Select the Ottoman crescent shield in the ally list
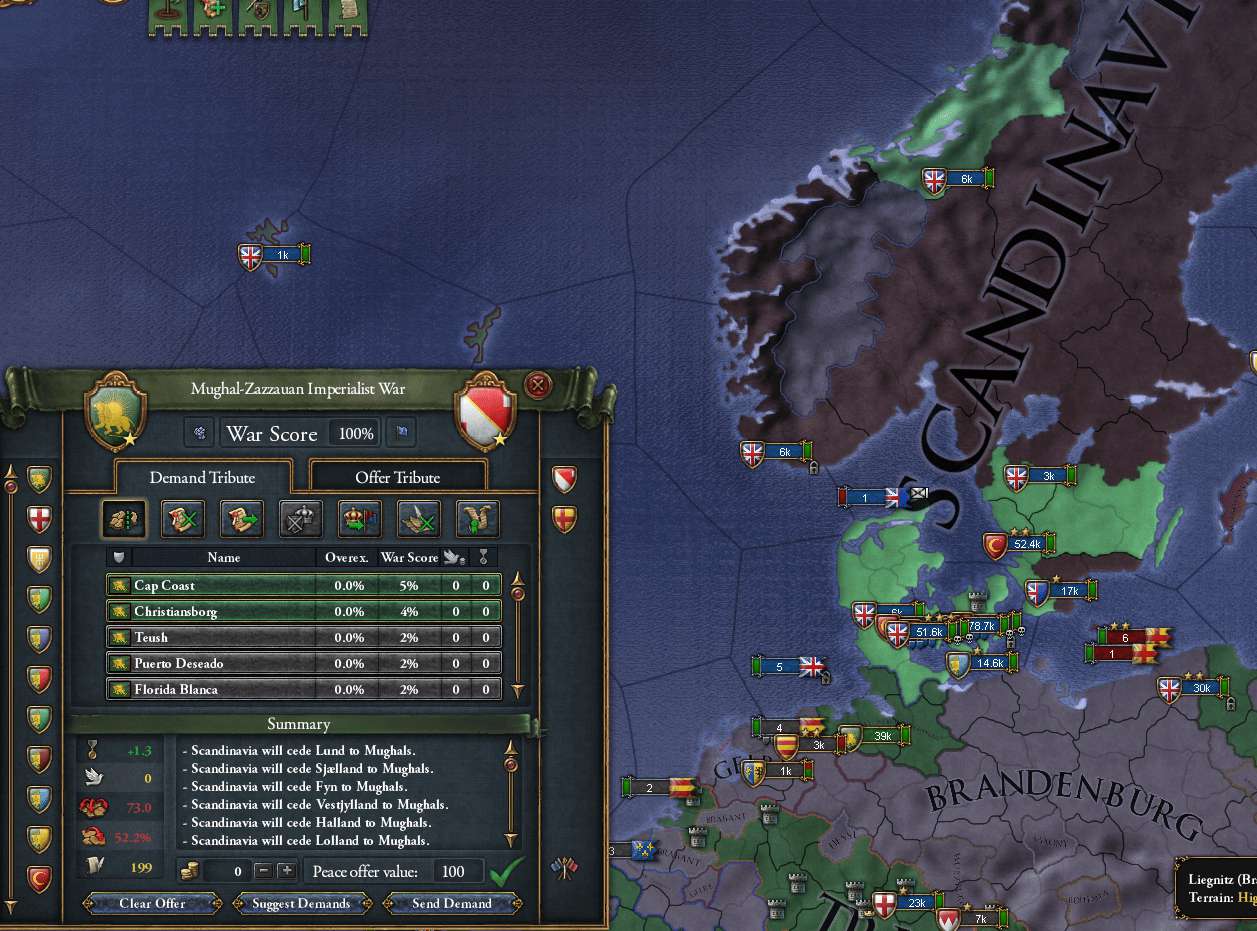 [x=39, y=880]
